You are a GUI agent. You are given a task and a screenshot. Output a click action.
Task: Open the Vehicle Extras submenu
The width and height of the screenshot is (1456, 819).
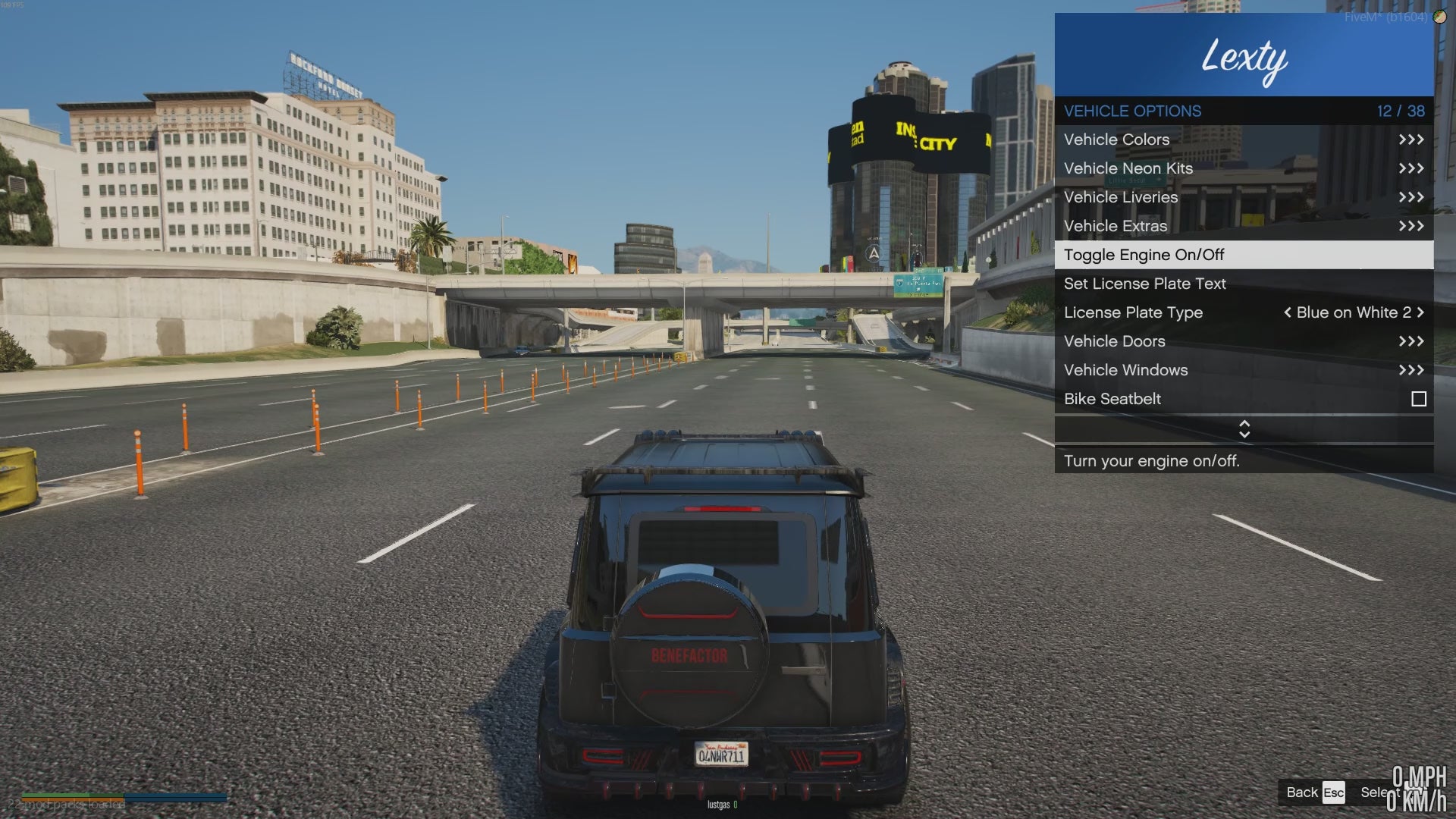point(1244,226)
